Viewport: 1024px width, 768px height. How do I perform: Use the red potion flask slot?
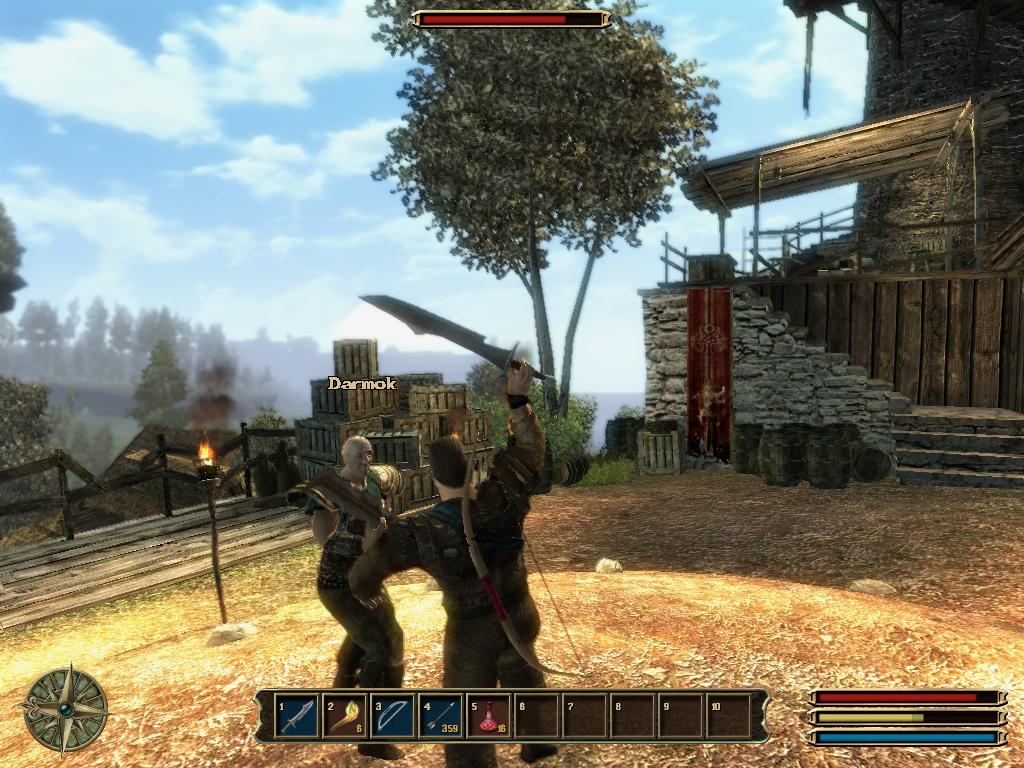pos(489,716)
